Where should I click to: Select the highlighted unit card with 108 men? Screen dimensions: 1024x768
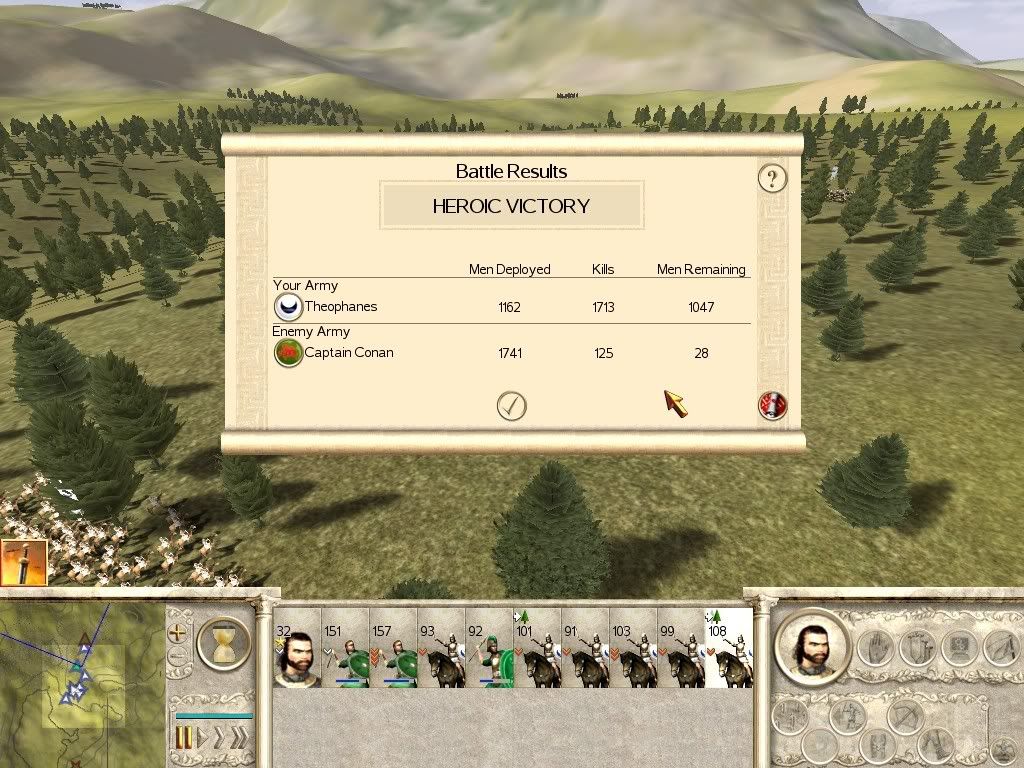[x=729, y=650]
